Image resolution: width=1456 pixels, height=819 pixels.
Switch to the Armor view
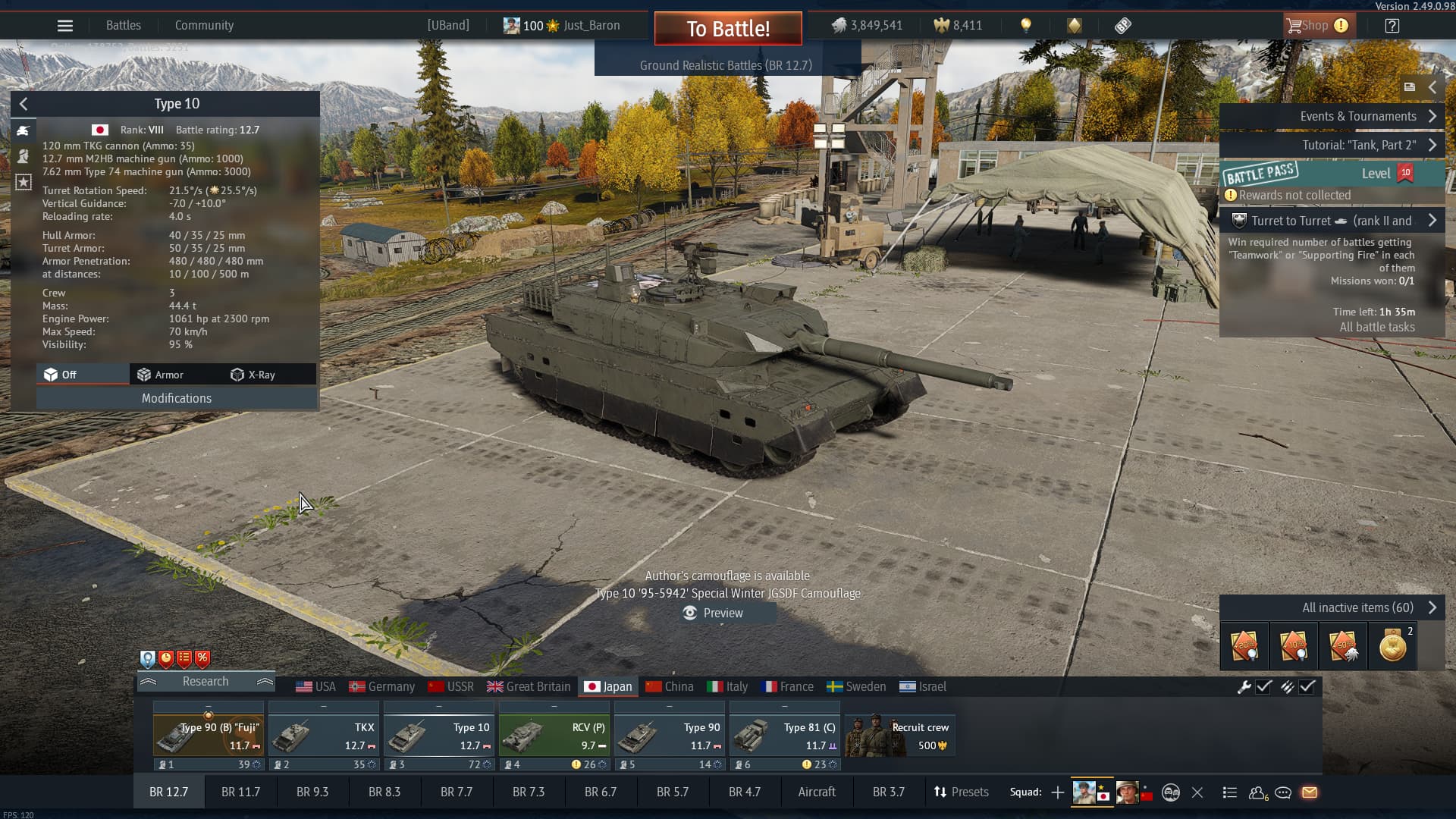click(x=160, y=375)
